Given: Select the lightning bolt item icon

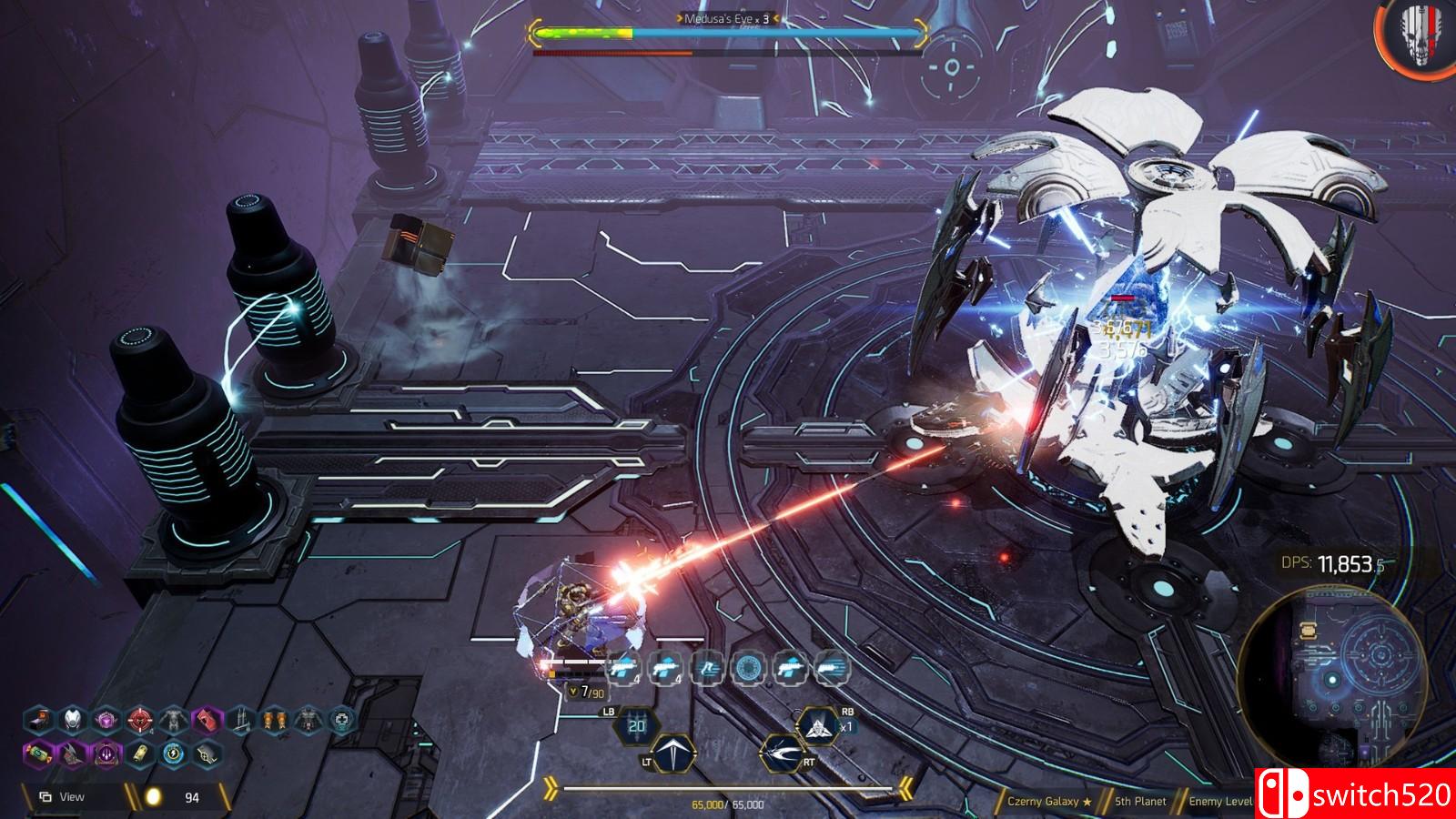Looking at the screenshot, I should pos(174,753).
